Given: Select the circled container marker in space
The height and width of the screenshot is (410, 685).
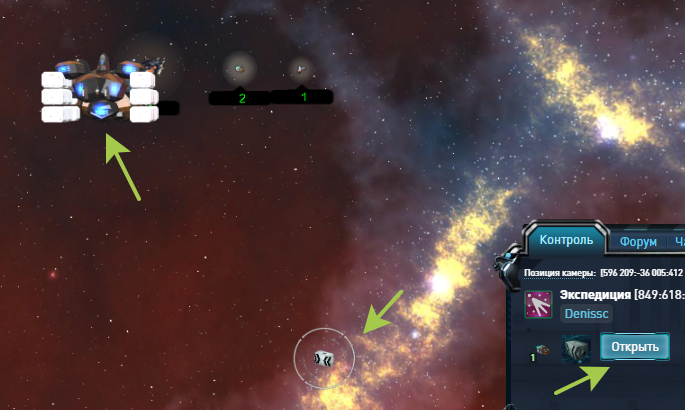Looking at the screenshot, I should [323, 357].
